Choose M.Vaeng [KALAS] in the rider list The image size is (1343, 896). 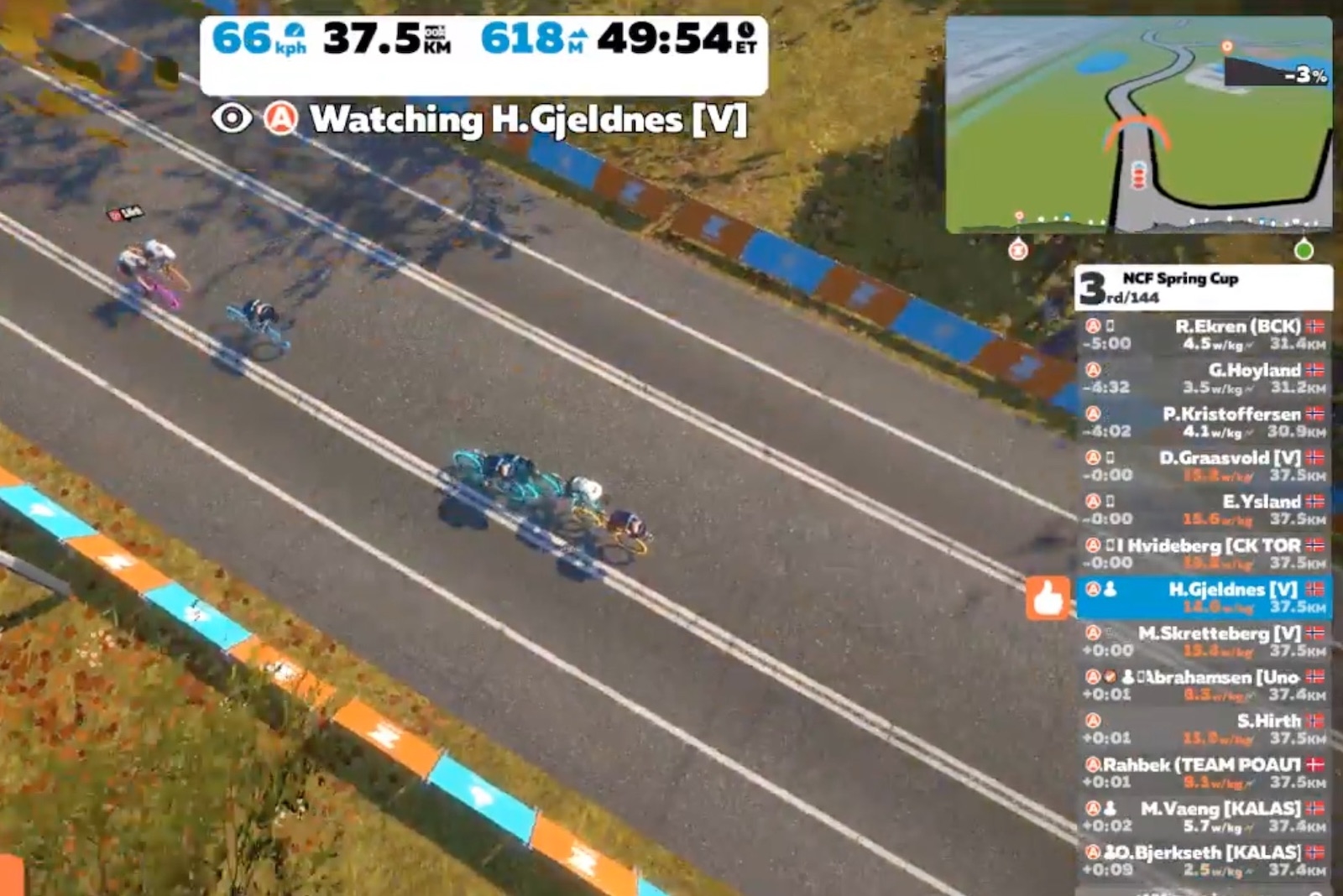[x=1204, y=816]
